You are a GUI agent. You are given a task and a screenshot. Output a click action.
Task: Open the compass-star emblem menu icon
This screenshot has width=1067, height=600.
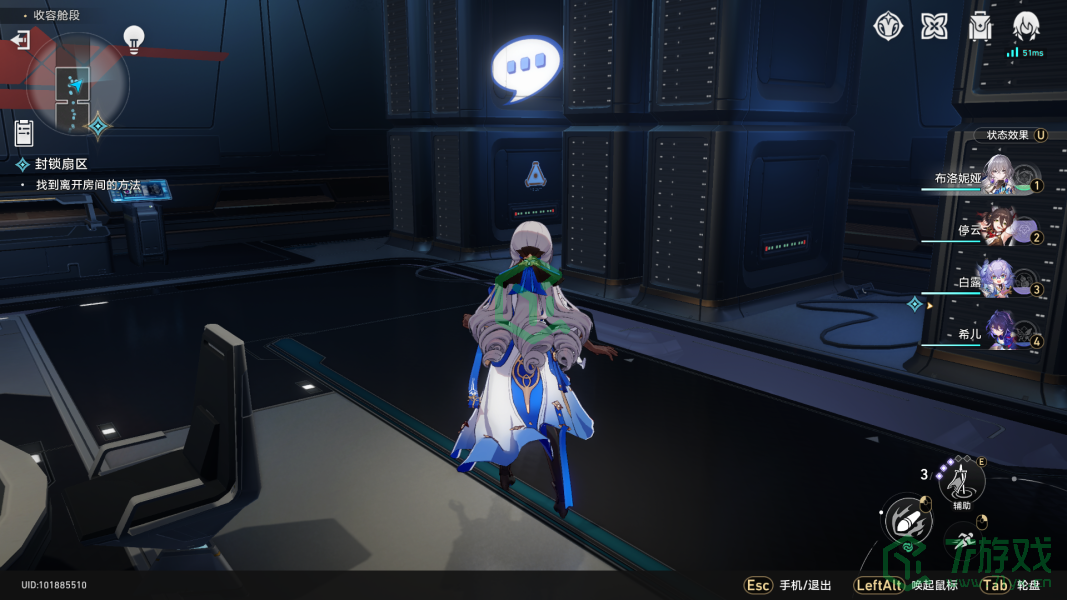[888, 27]
